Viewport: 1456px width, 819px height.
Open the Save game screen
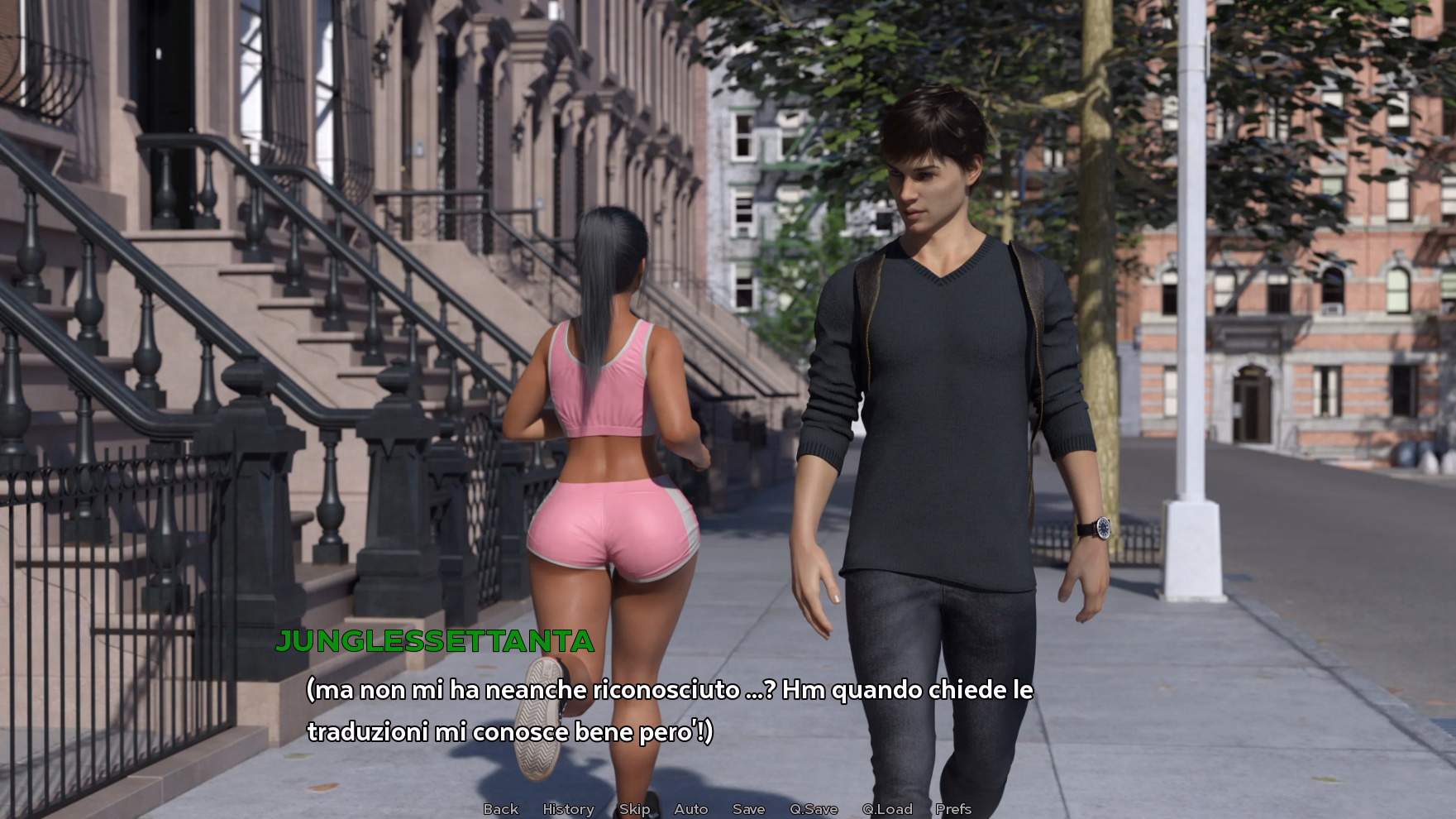[x=748, y=809]
